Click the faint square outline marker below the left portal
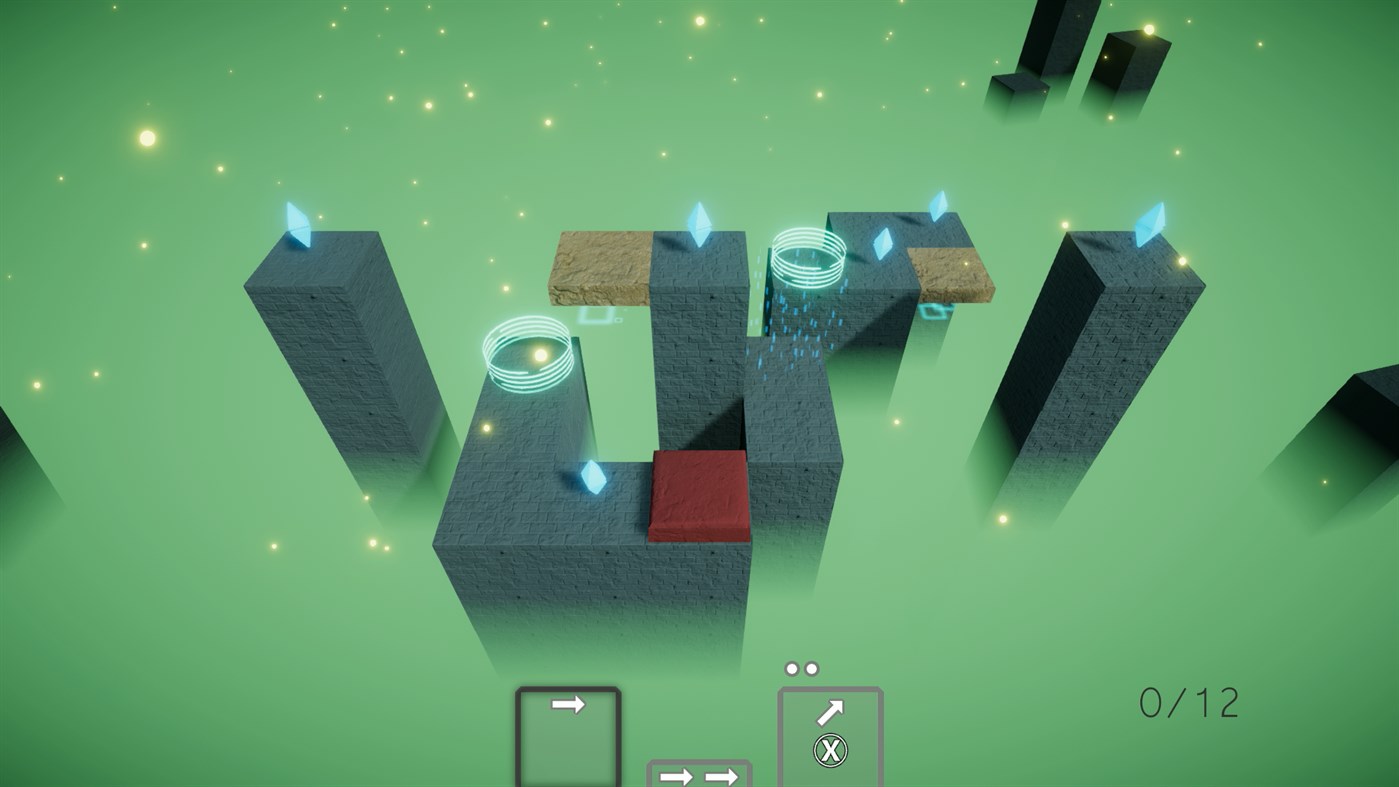This screenshot has width=1399, height=787. click(595, 315)
